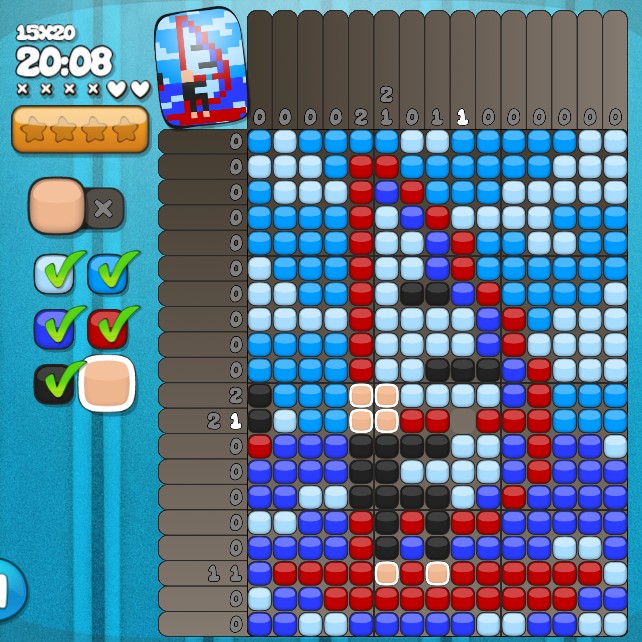This screenshot has height=642, width=642.
Task: Choose the black color swatch
Action: click(x=54, y=383)
